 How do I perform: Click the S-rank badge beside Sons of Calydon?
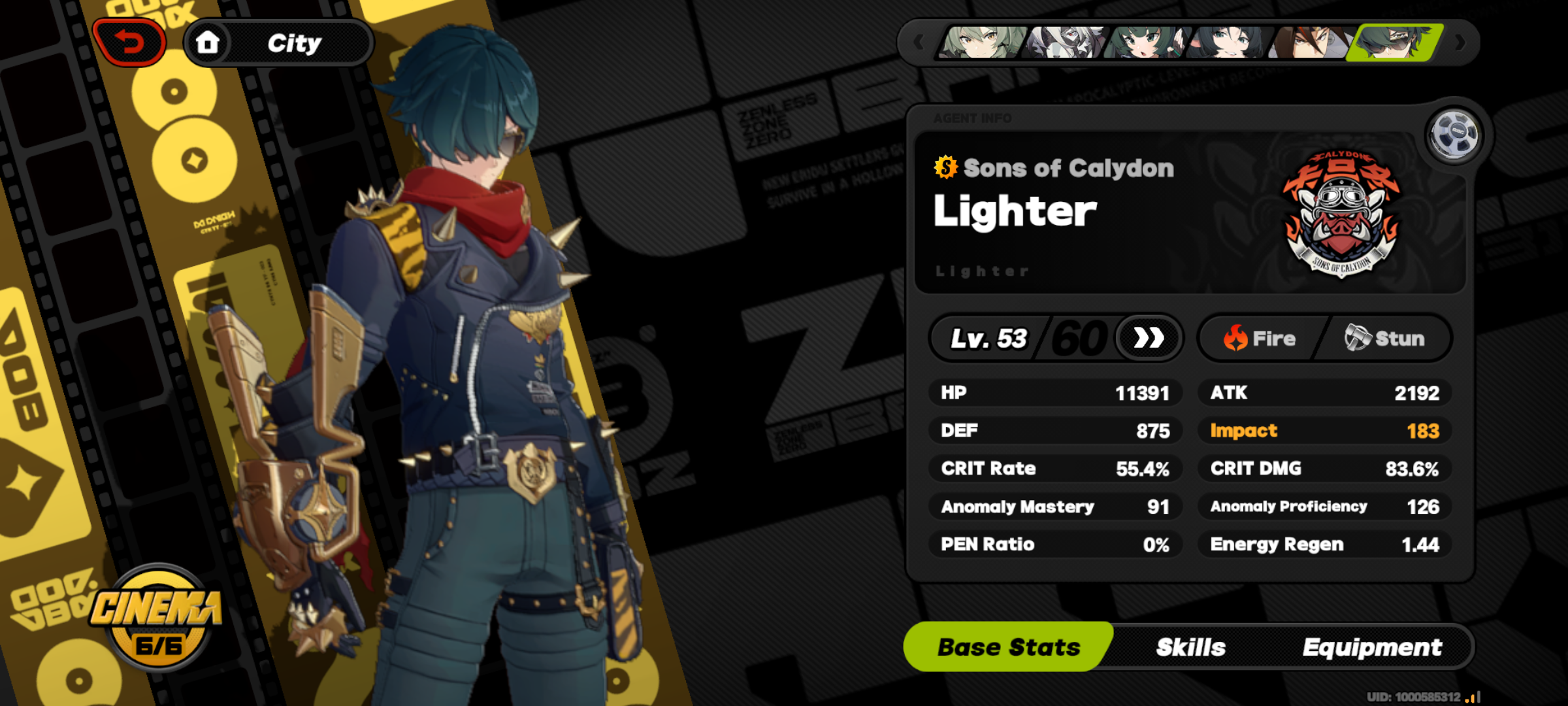[x=945, y=167]
